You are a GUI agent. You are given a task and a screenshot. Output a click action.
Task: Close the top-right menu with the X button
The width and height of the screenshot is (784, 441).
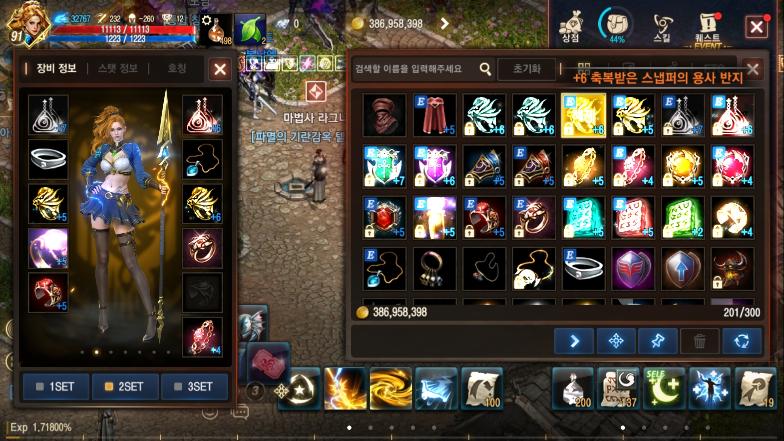click(x=757, y=26)
